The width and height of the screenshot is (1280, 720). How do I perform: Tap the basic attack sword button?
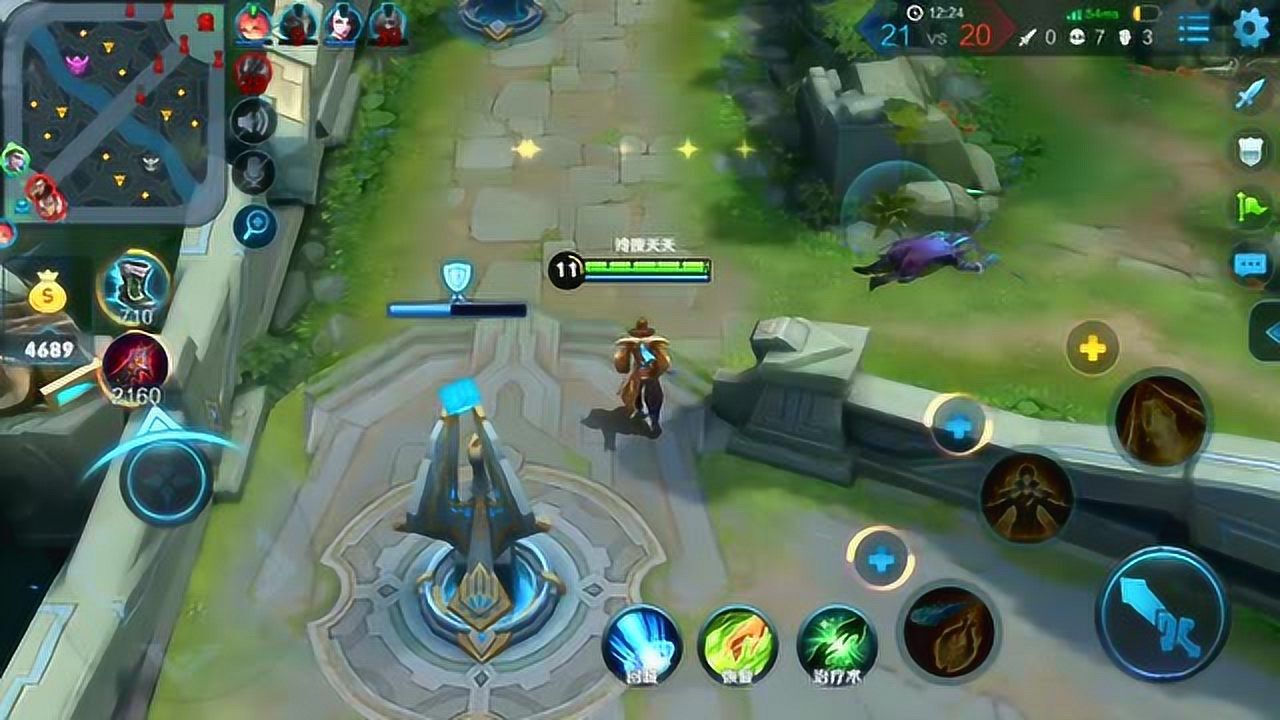(1162, 613)
